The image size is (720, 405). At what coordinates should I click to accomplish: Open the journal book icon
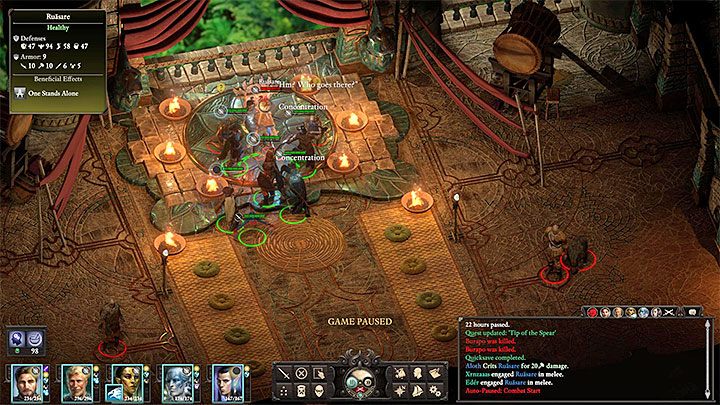435,372
